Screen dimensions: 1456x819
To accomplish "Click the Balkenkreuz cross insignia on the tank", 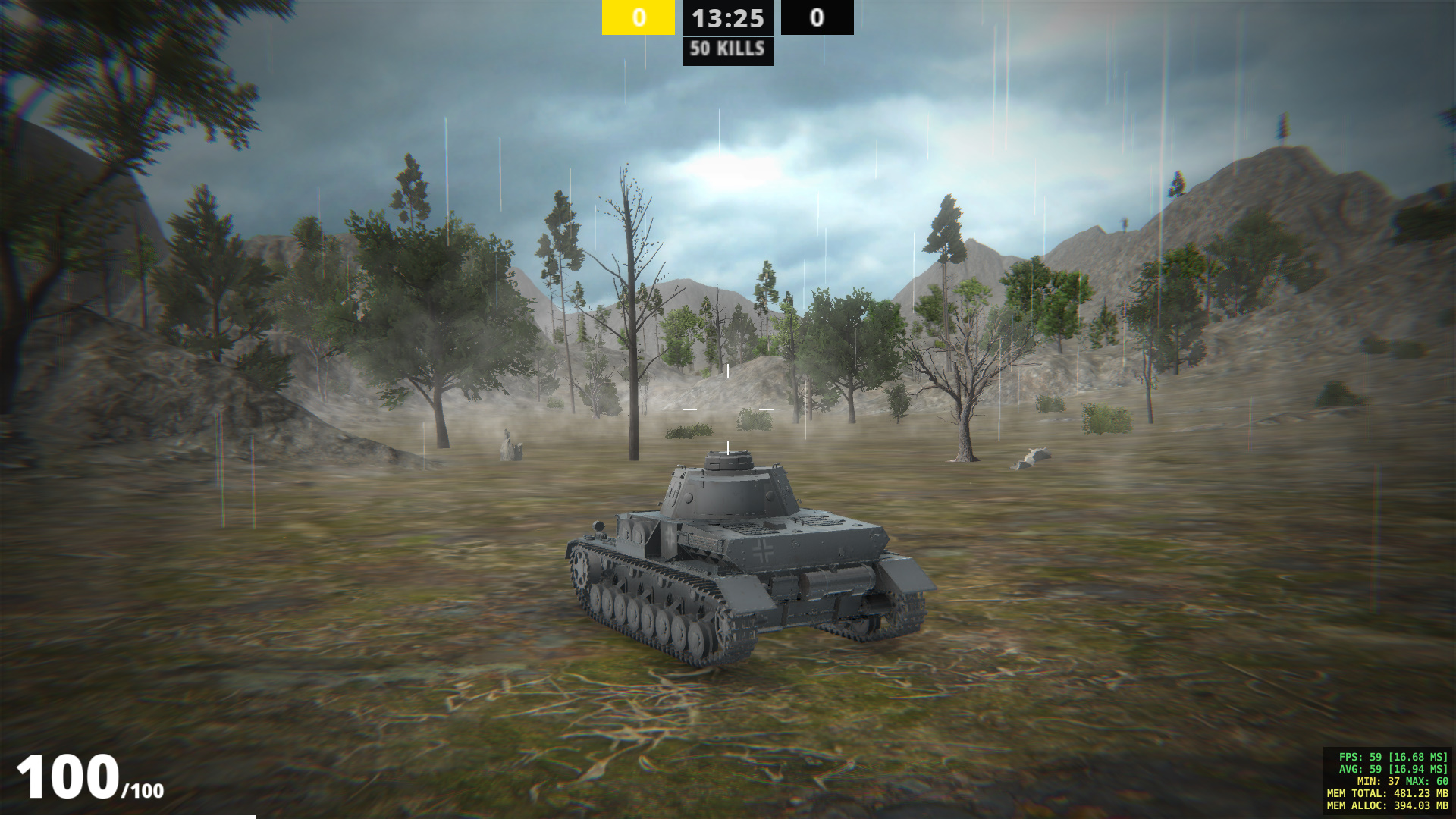I will [764, 549].
